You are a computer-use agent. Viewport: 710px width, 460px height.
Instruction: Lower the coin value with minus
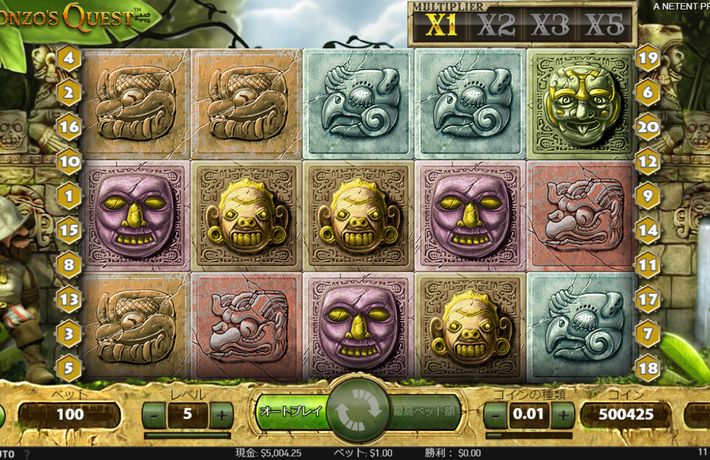496,414
